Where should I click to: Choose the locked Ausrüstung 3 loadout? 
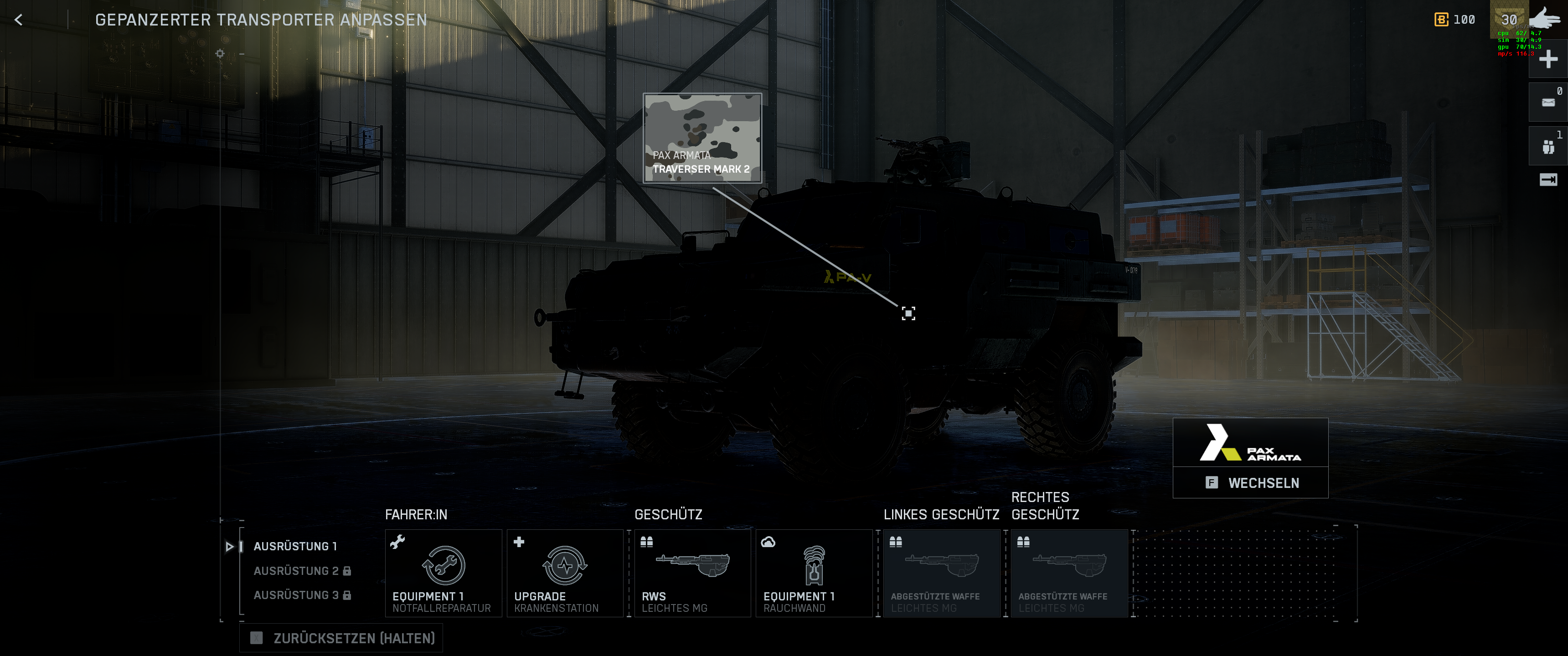coord(301,594)
